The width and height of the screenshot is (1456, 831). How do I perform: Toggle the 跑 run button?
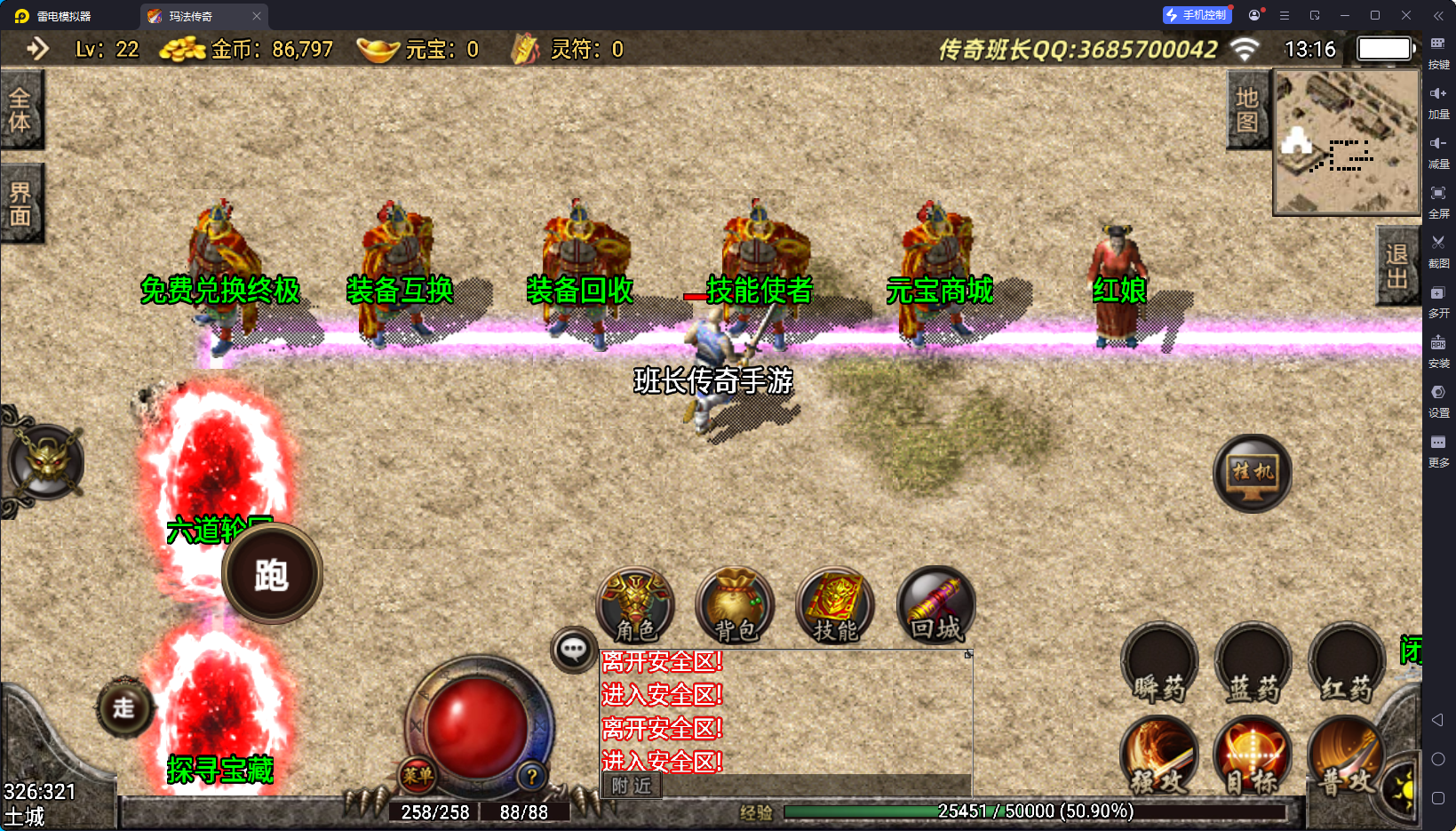pos(272,575)
